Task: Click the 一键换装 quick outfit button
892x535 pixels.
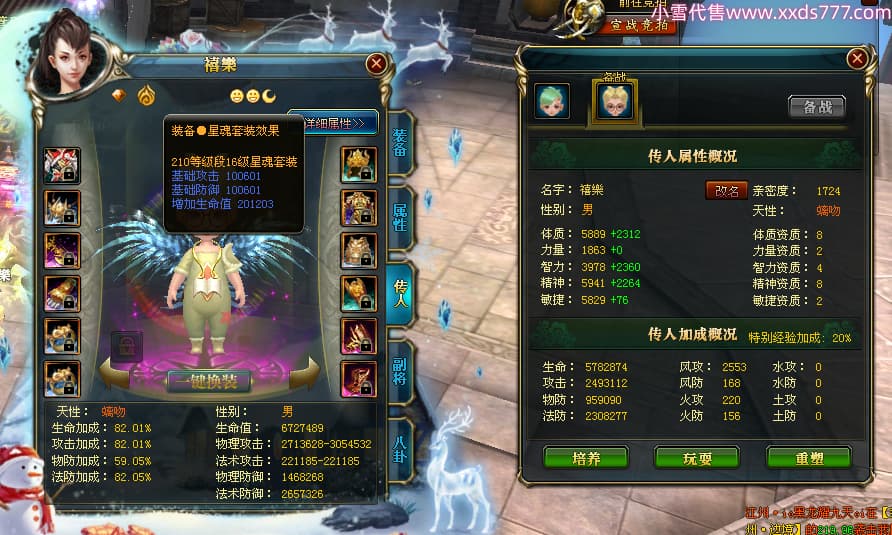Action: pos(208,382)
